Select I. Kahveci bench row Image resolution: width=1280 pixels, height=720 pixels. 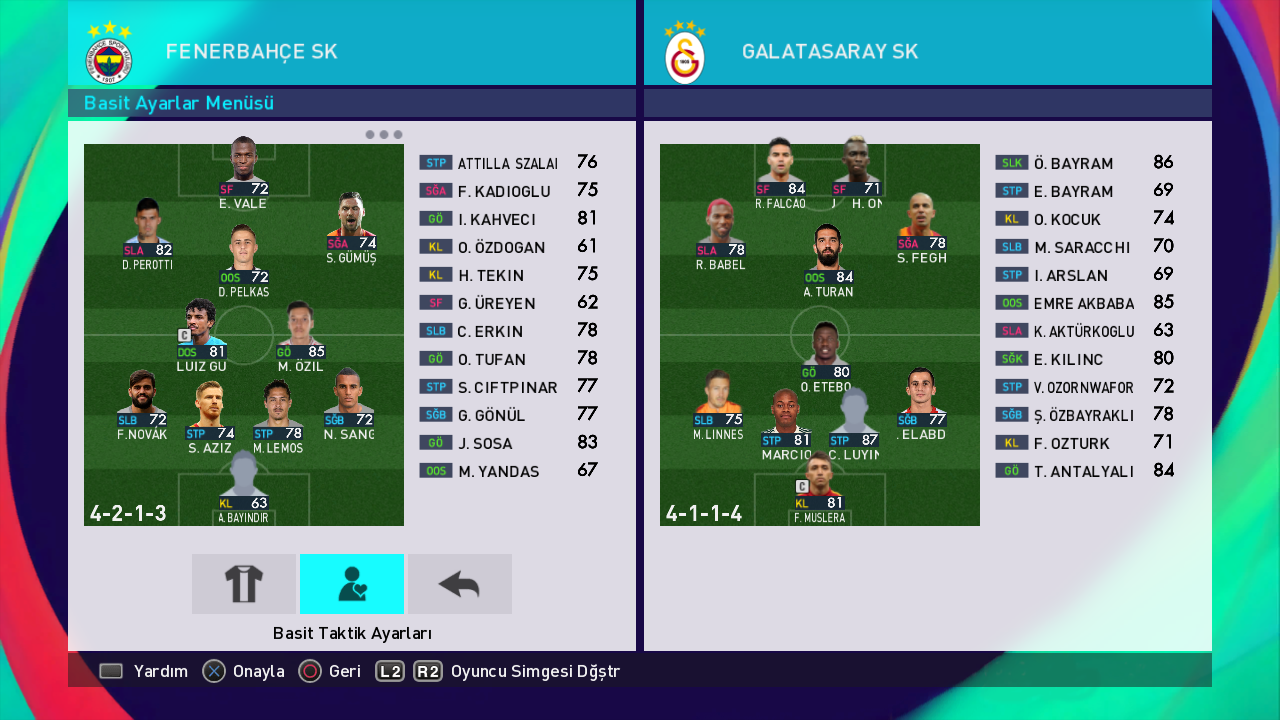click(x=508, y=219)
